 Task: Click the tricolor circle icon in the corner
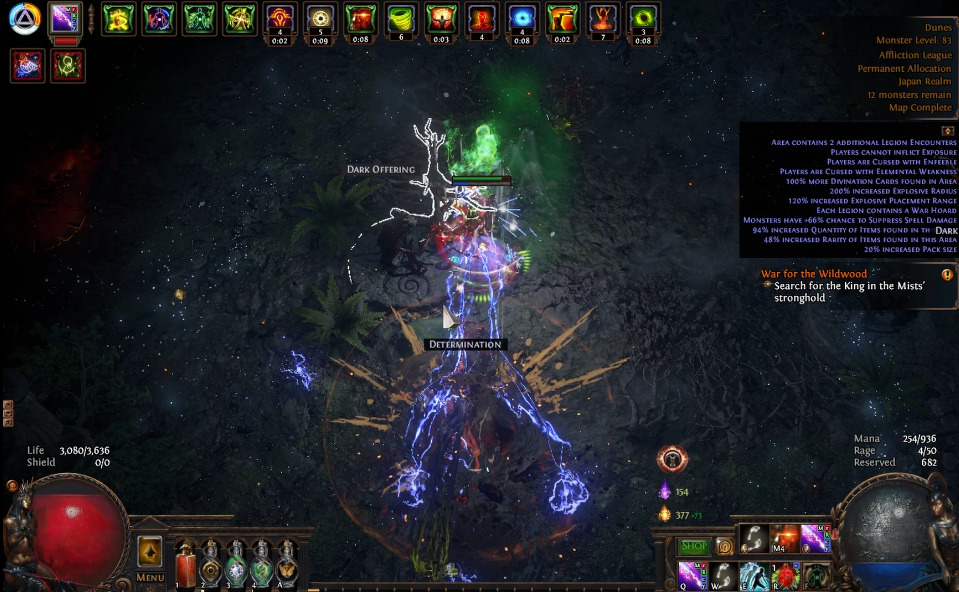click(x=25, y=18)
